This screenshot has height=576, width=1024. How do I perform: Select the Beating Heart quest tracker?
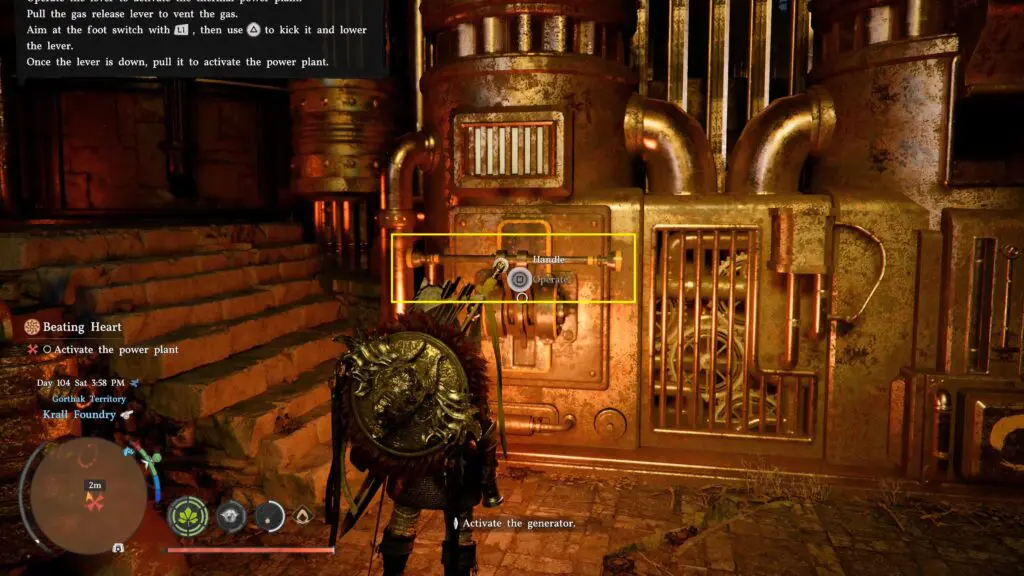81,327
